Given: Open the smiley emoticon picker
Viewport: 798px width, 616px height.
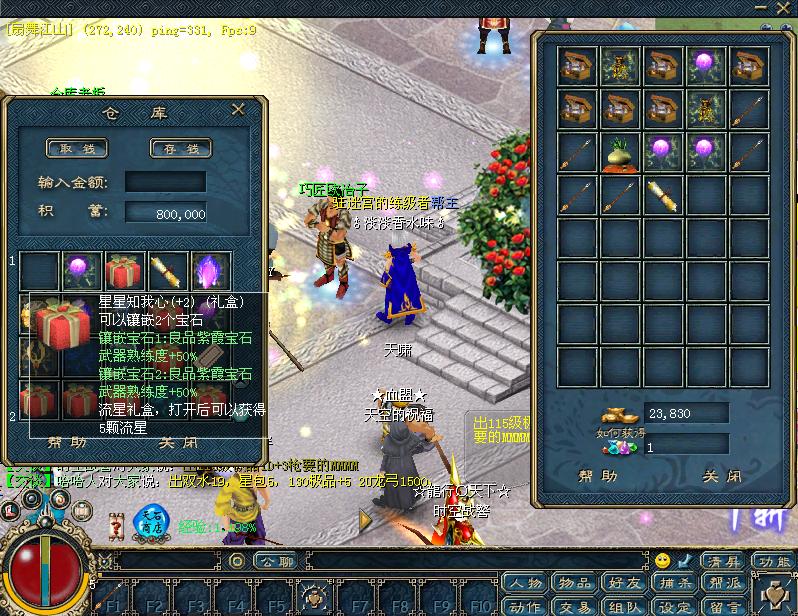Looking at the screenshot, I should 663,560.
